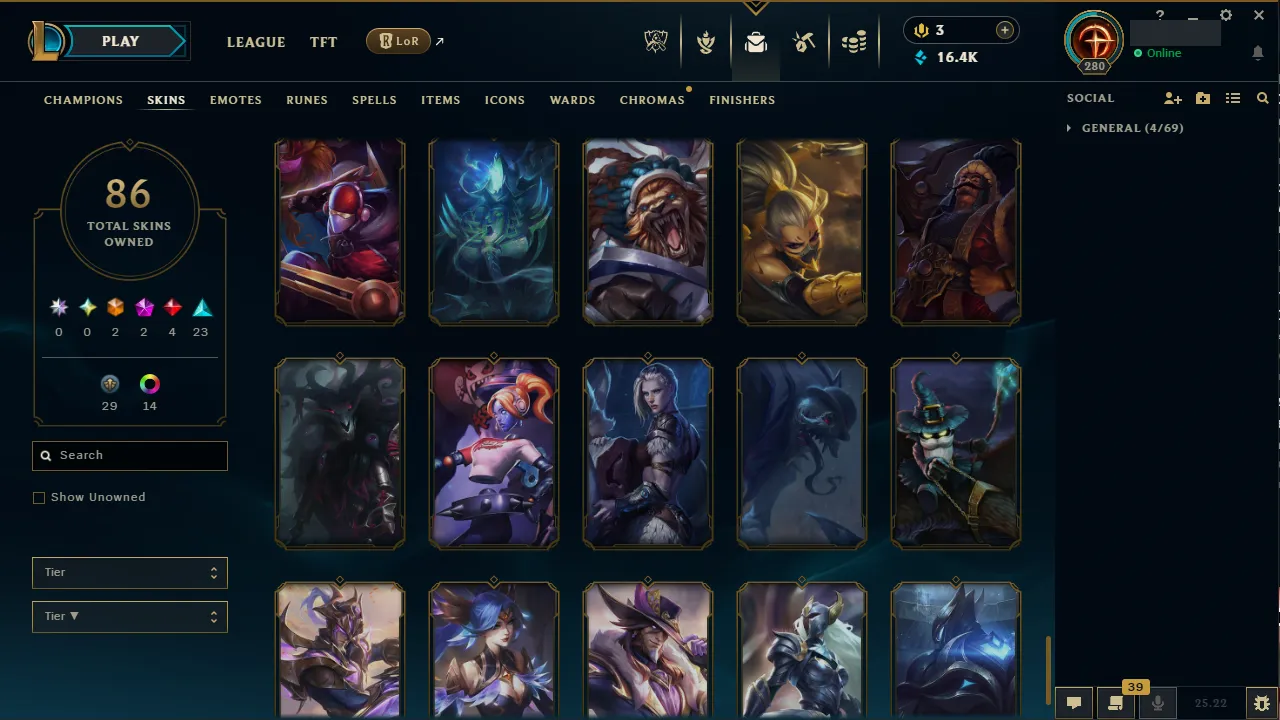The height and width of the screenshot is (720, 1280).
Task: Open the journal scroll icon showing 39
Action: (1116, 702)
